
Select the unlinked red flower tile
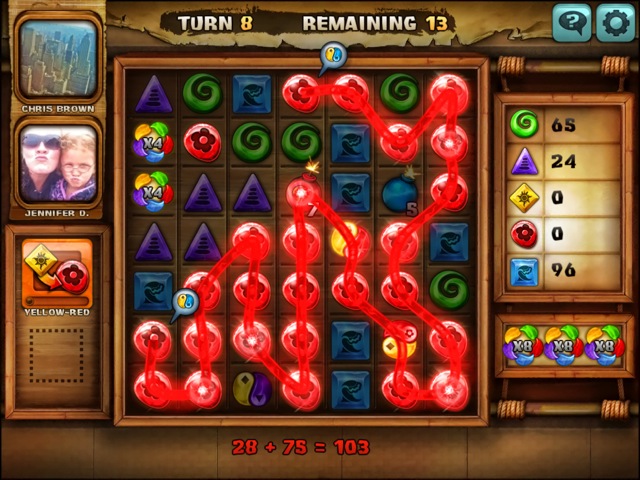click(203, 142)
